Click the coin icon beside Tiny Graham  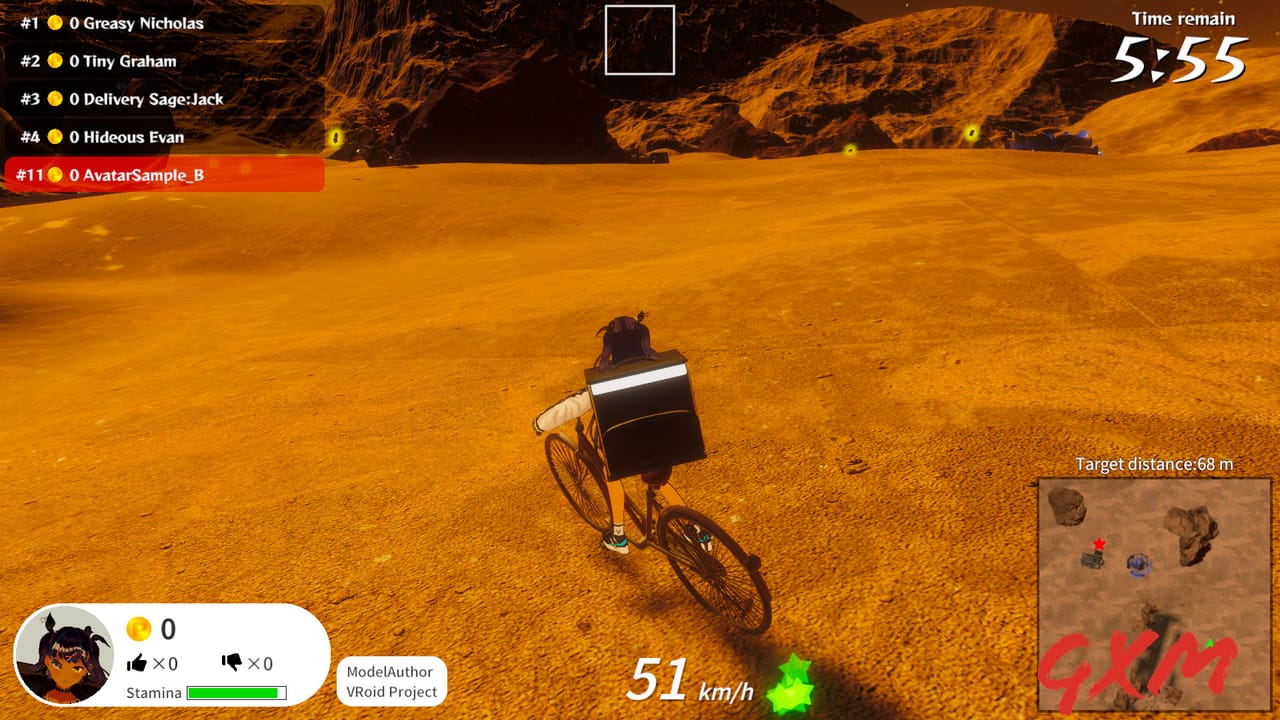56,60
